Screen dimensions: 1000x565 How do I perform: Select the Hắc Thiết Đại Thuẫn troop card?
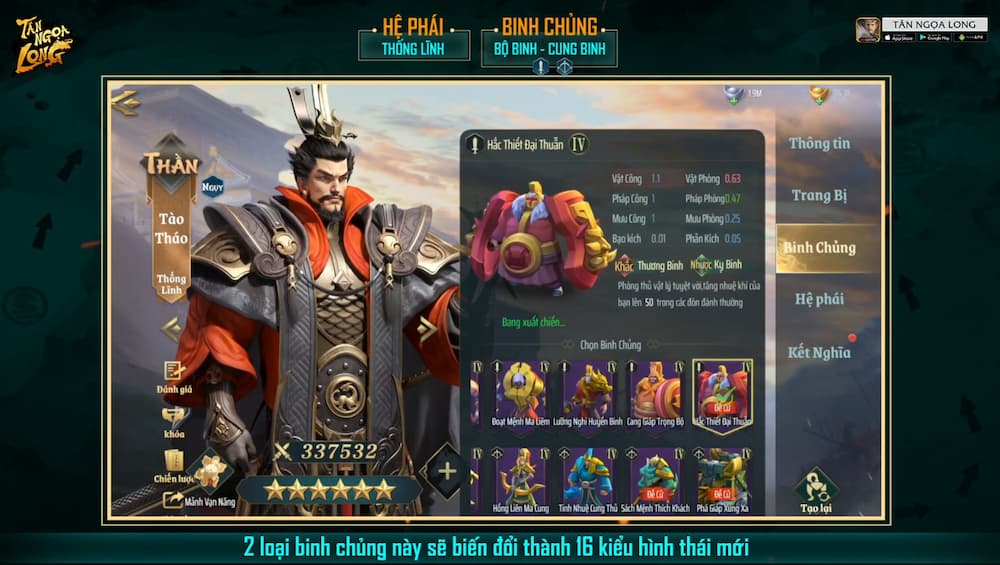point(723,391)
